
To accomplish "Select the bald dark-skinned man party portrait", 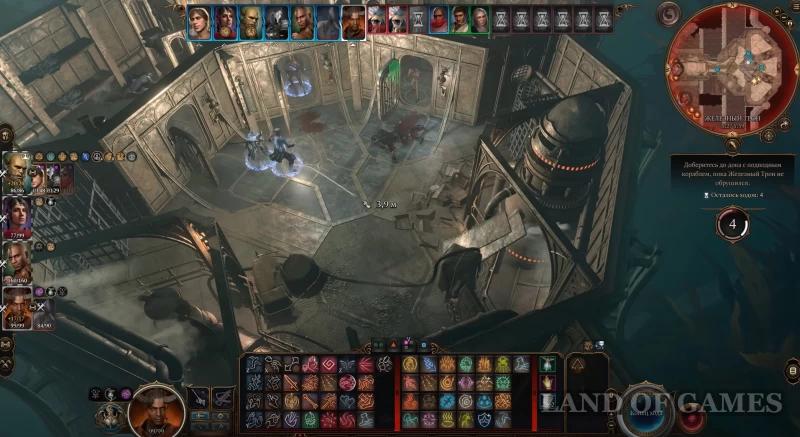I will [x=17, y=254].
